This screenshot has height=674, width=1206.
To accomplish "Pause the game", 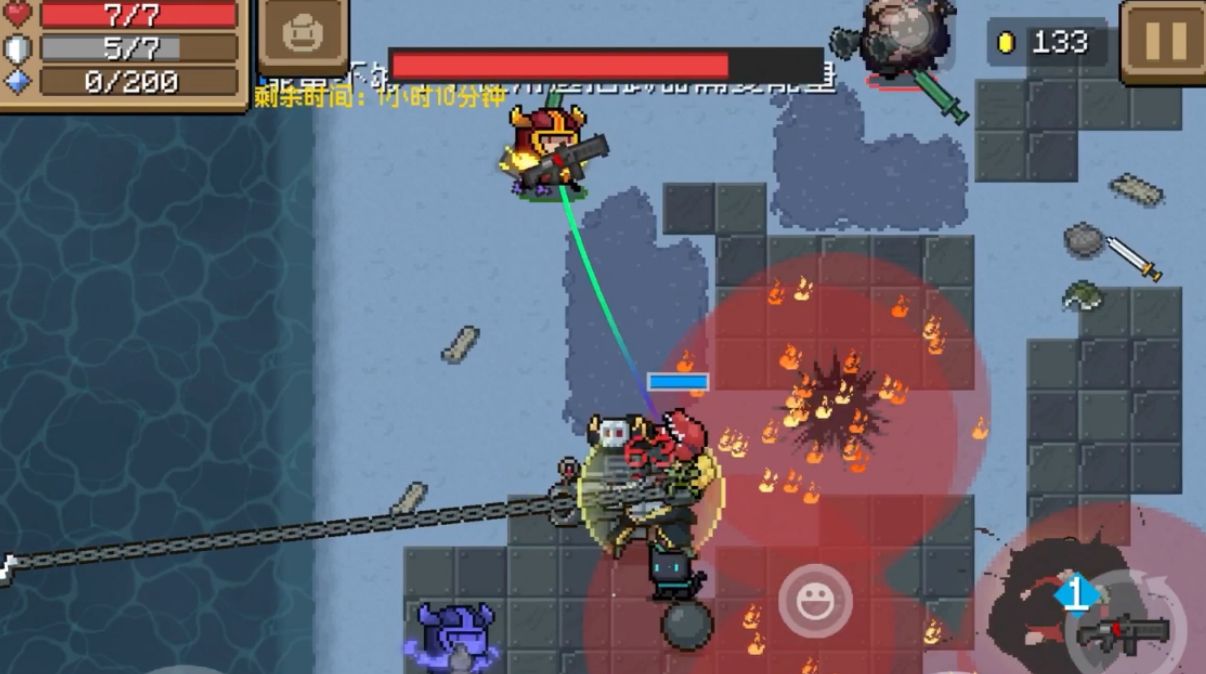I will coord(1163,41).
